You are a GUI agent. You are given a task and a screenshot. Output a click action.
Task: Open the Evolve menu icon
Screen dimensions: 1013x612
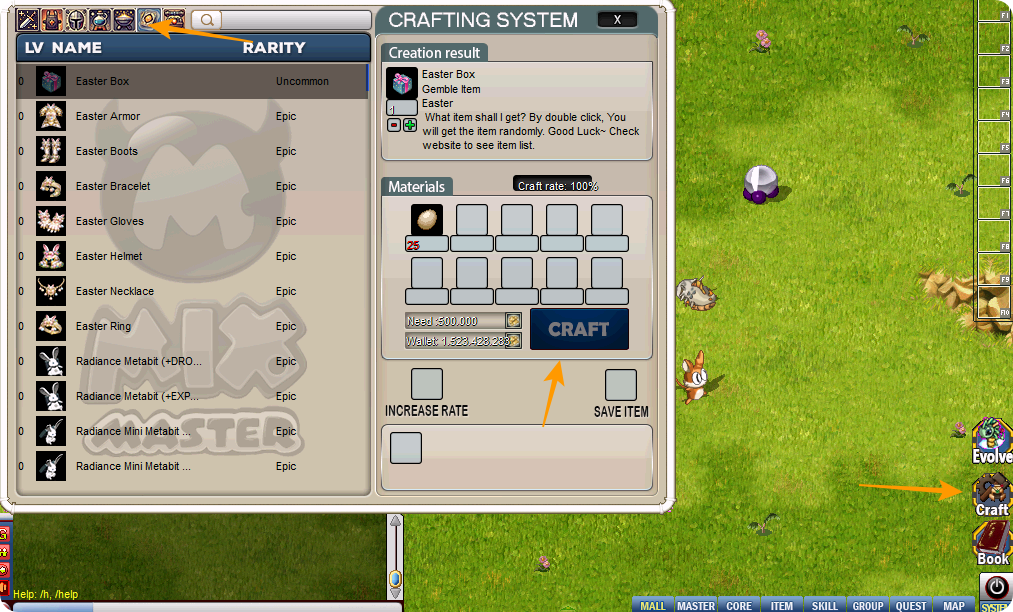click(991, 441)
